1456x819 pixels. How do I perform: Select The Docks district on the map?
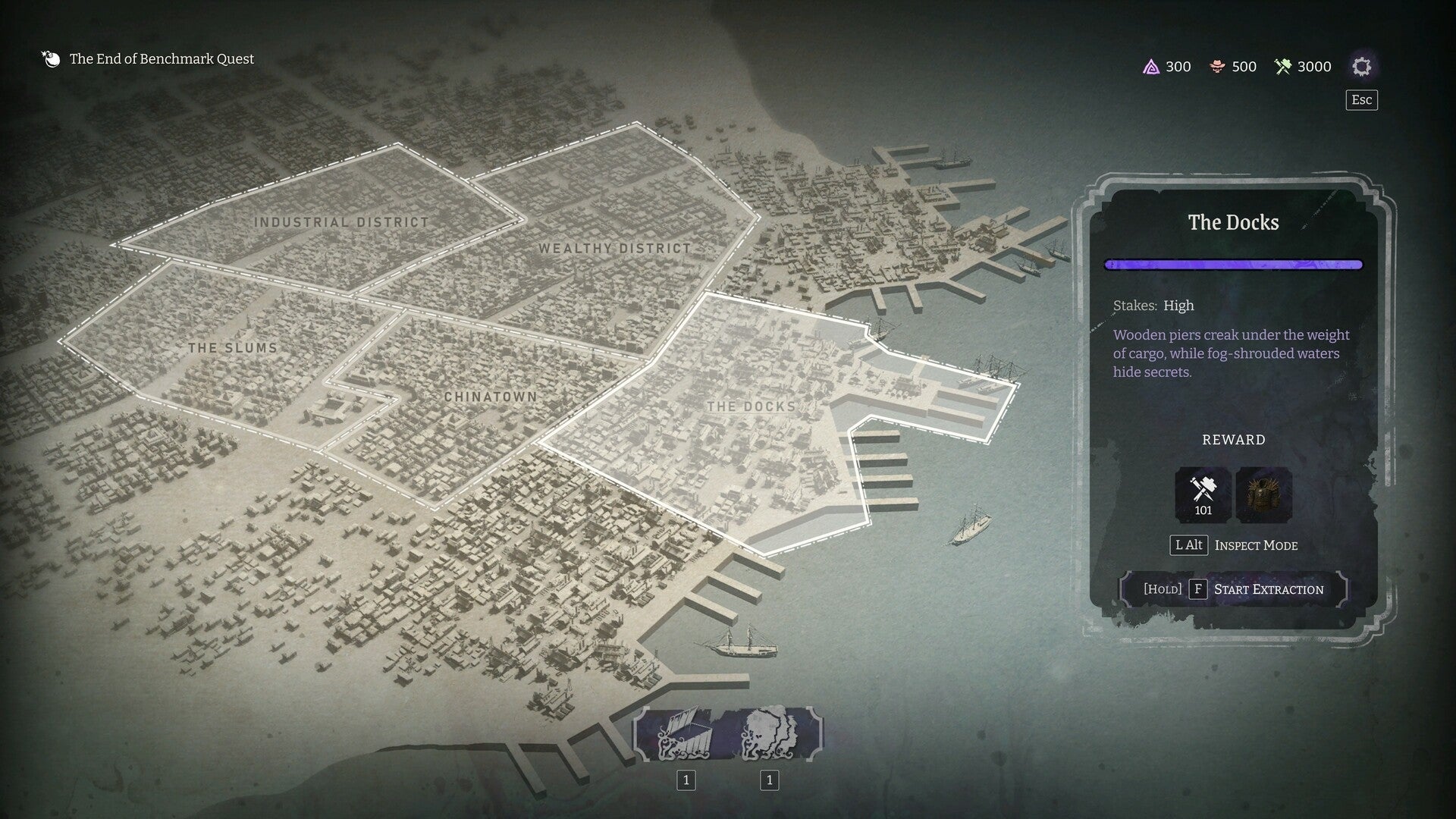pos(751,407)
